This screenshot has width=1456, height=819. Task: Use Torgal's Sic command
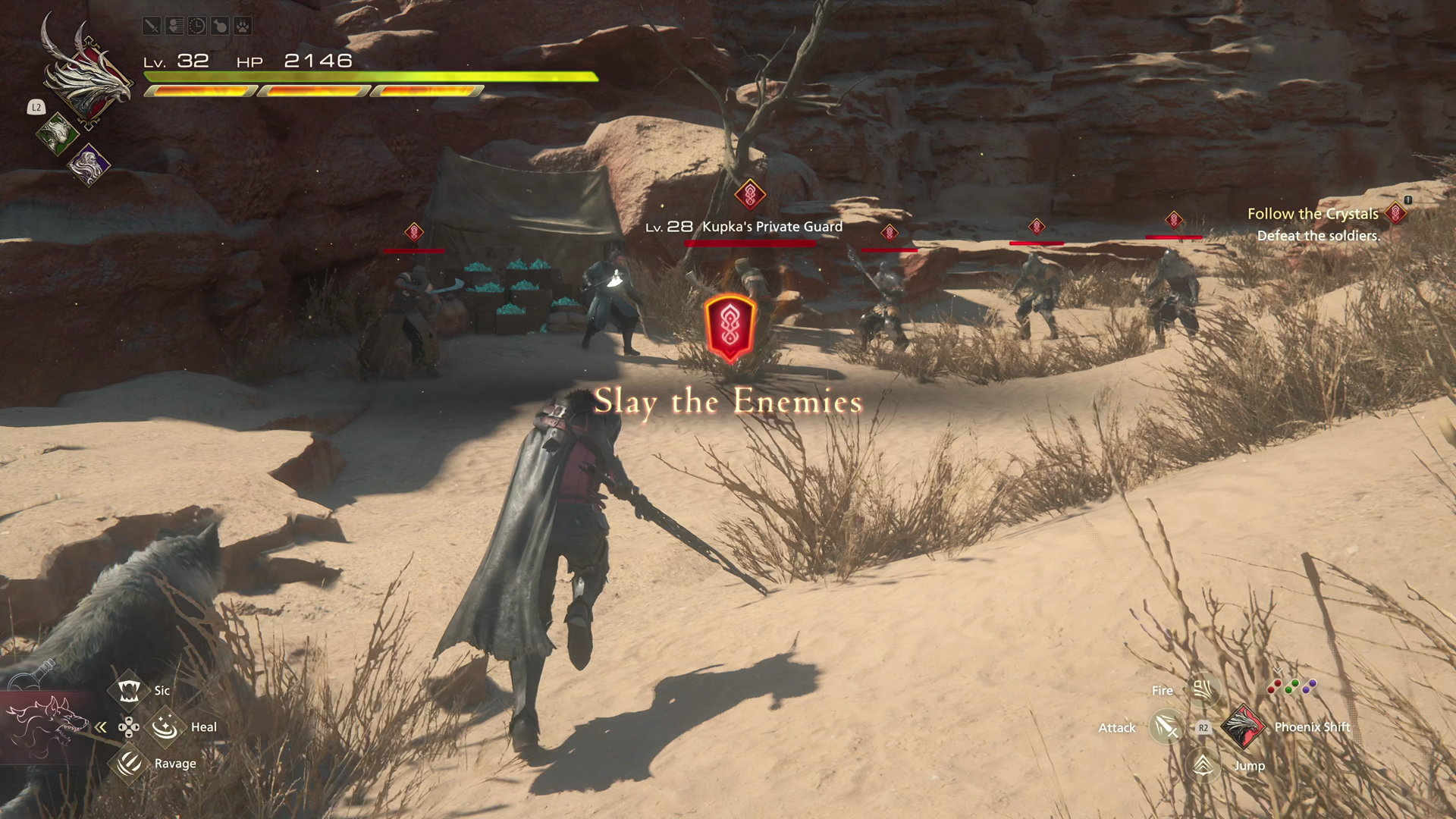tap(128, 690)
